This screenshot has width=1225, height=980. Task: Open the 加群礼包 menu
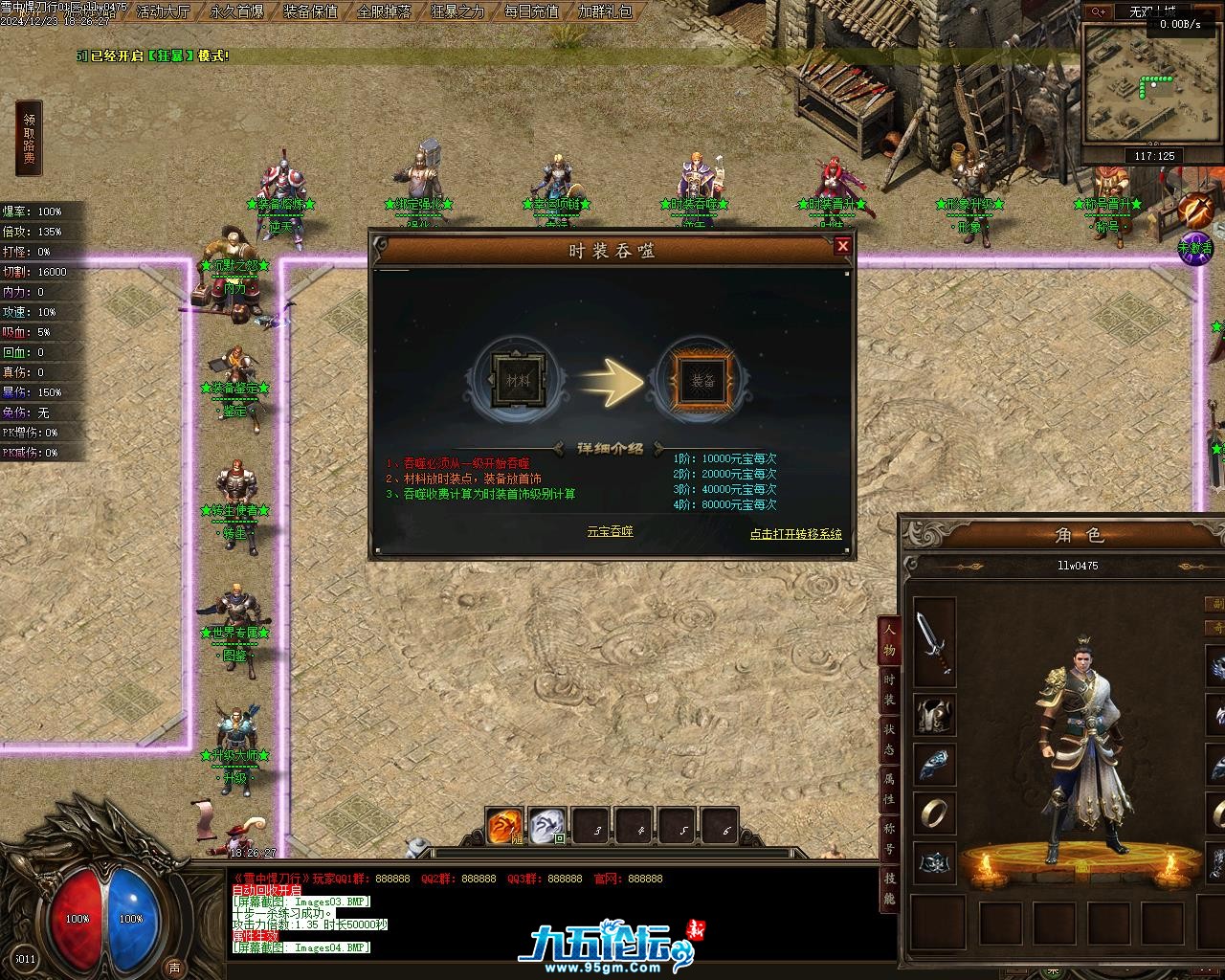[605, 11]
